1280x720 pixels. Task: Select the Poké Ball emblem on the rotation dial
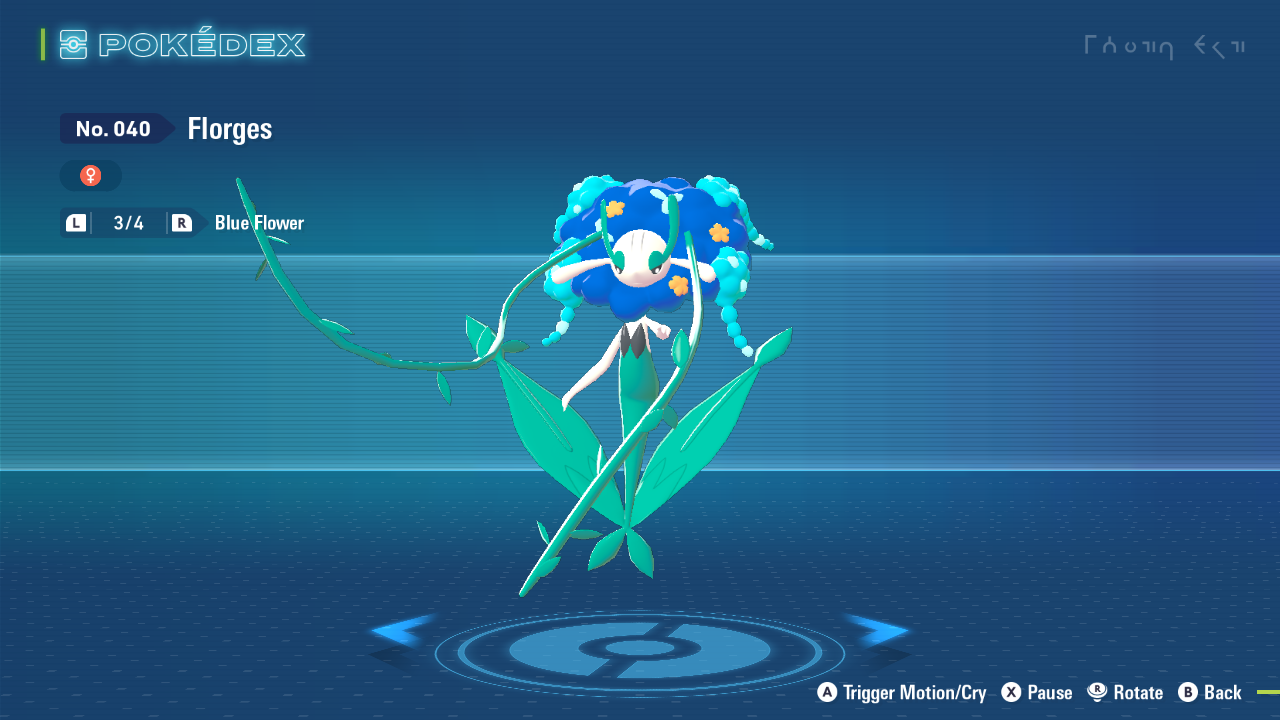click(640, 650)
